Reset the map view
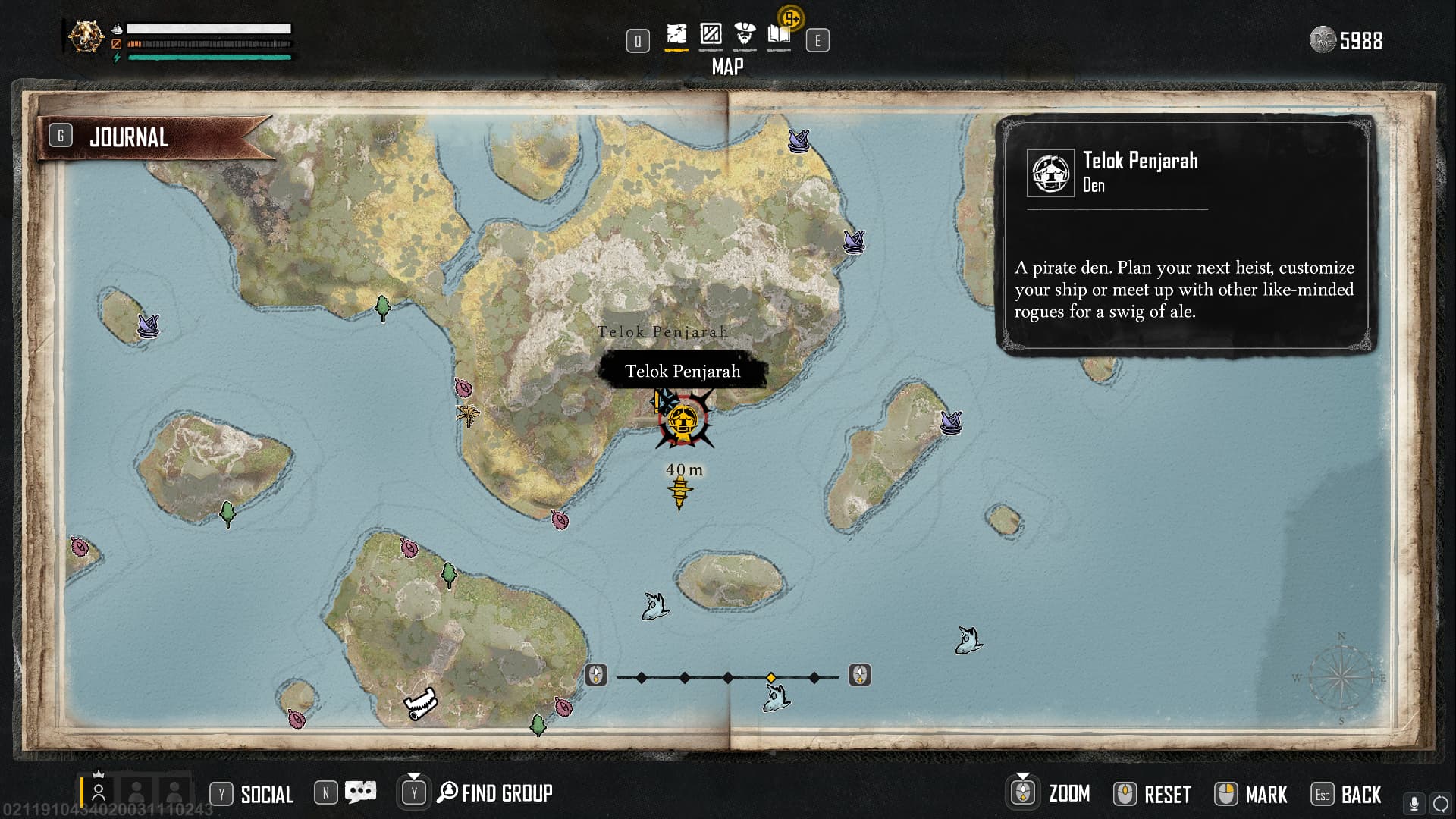Viewport: 1456px width, 819px height. click(x=1167, y=794)
